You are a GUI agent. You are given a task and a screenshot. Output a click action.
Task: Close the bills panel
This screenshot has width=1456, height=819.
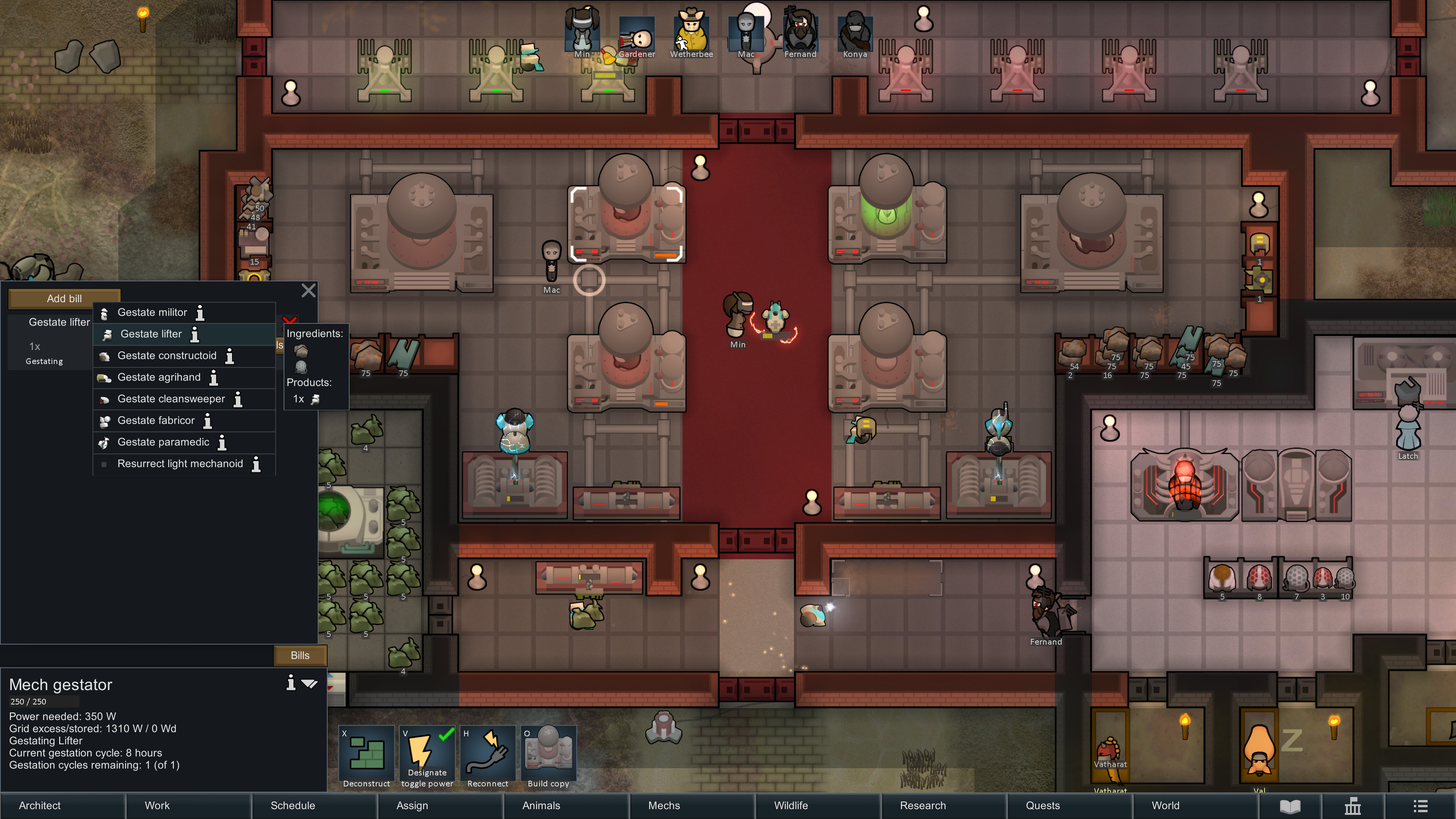pos(309,290)
